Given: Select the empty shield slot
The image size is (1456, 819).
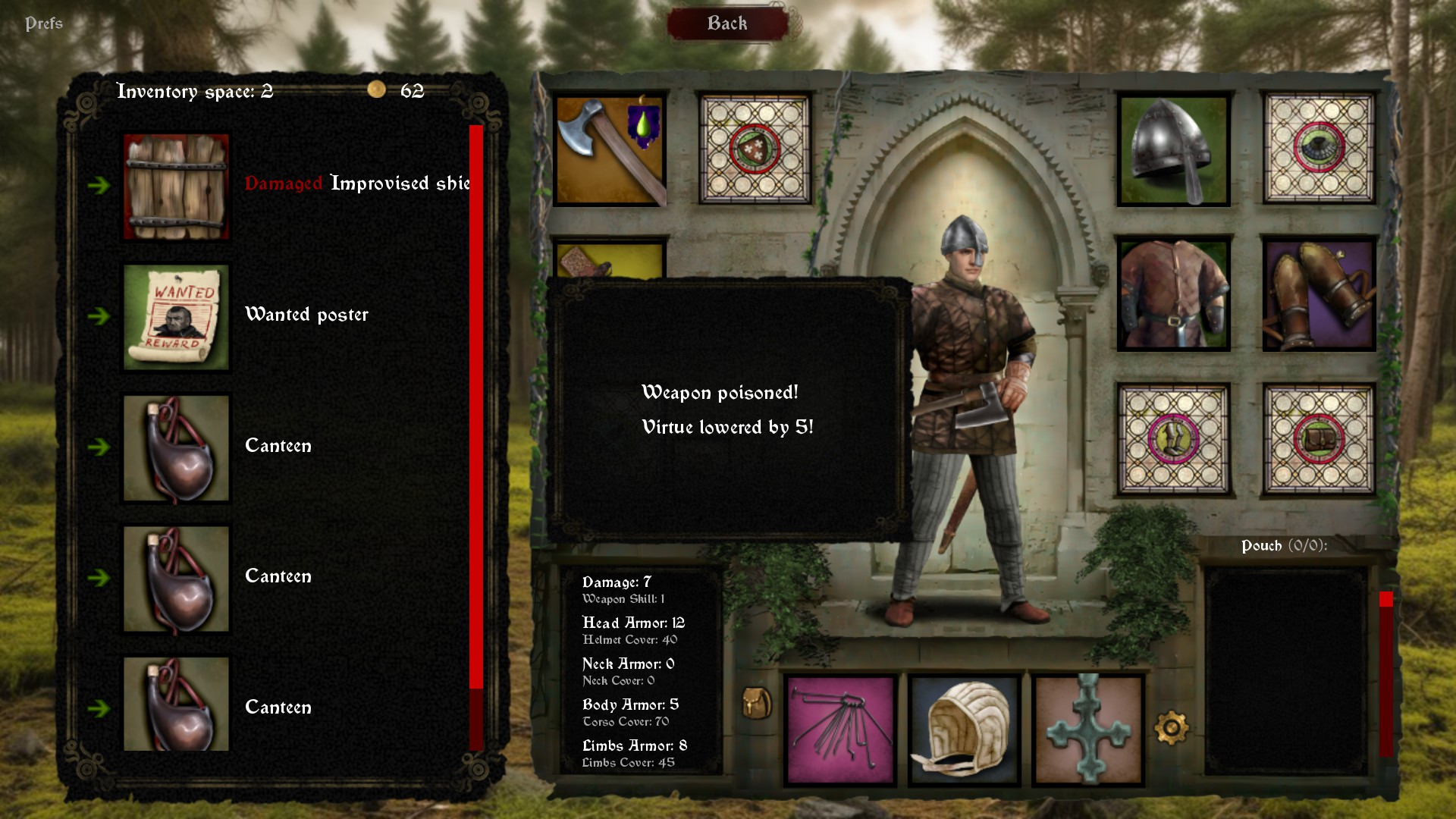Looking at the screenshot, I should coord(755,149).
